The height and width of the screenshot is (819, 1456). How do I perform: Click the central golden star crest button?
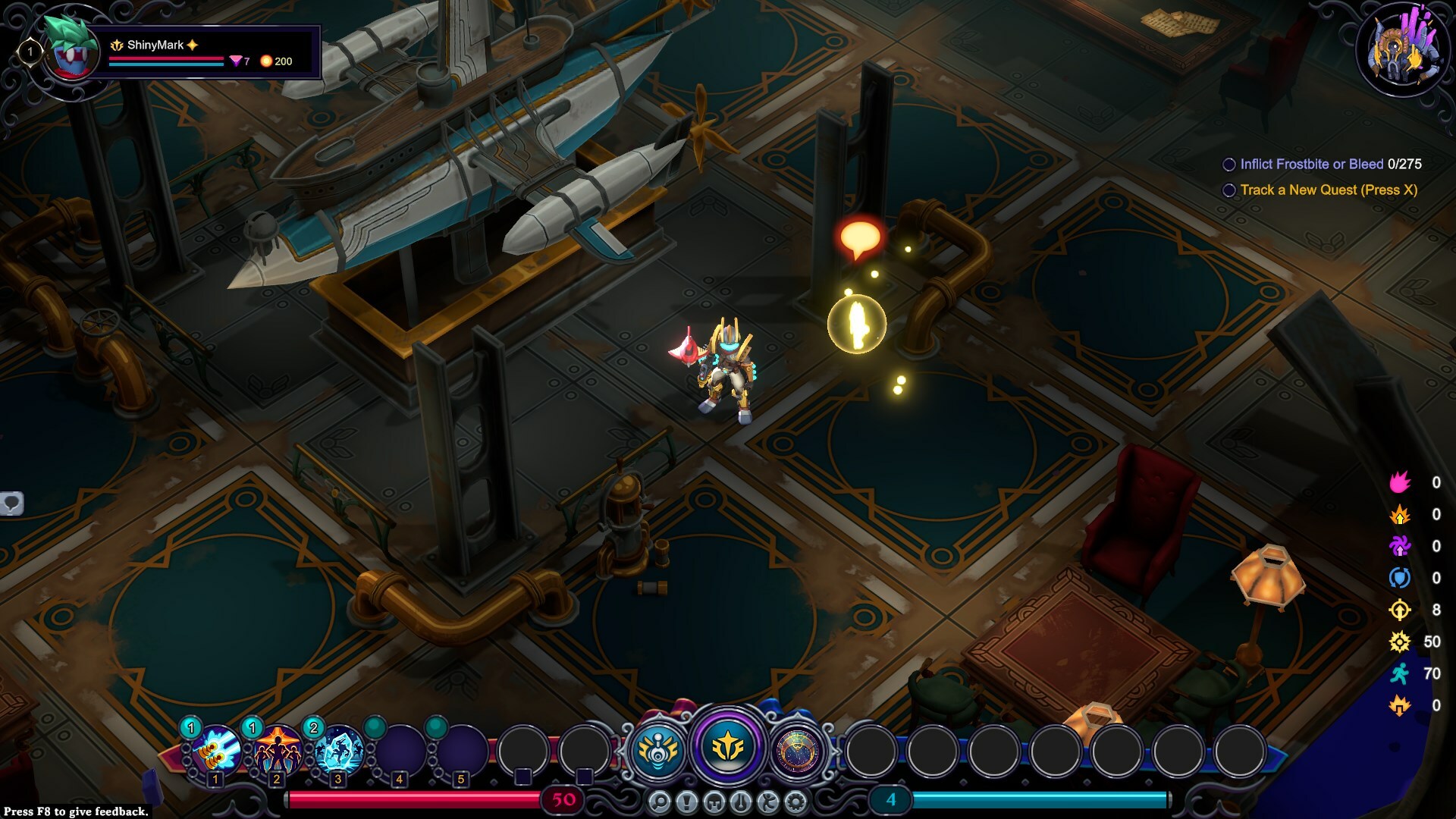click(727, 748)
